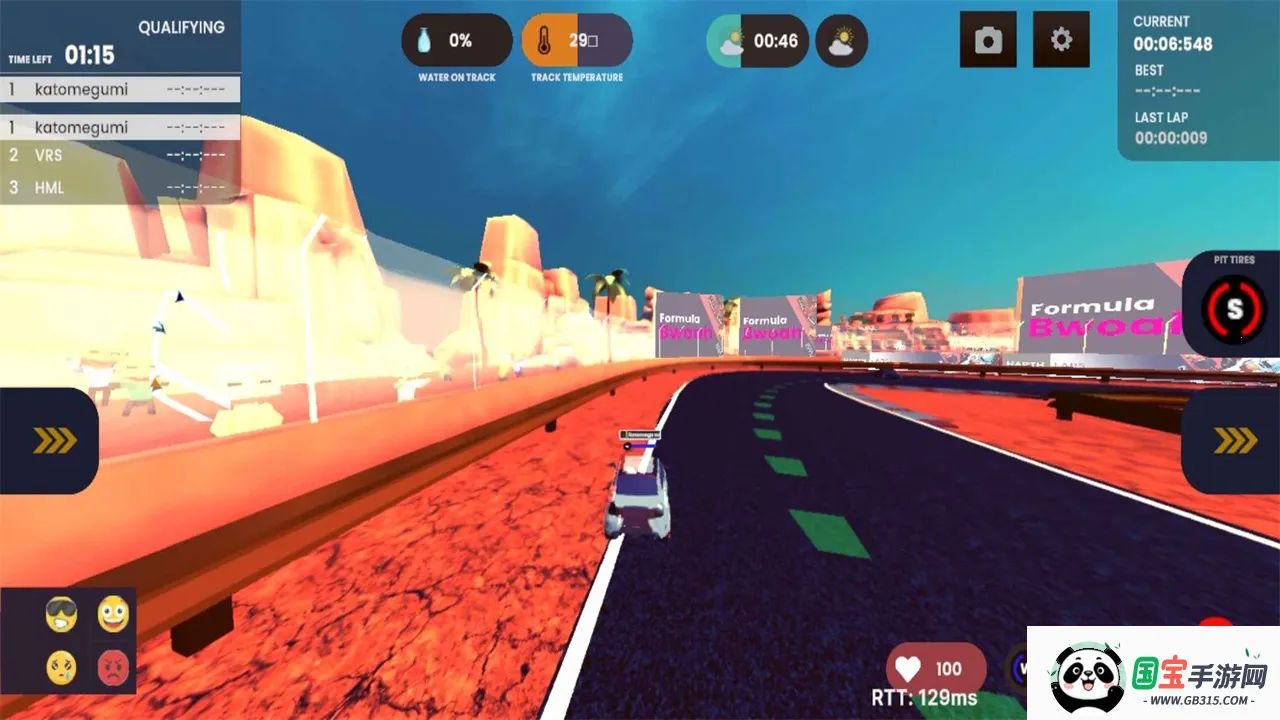Select the soft pit tires button
This screenshot has height=720, width=1280.
1234,308
